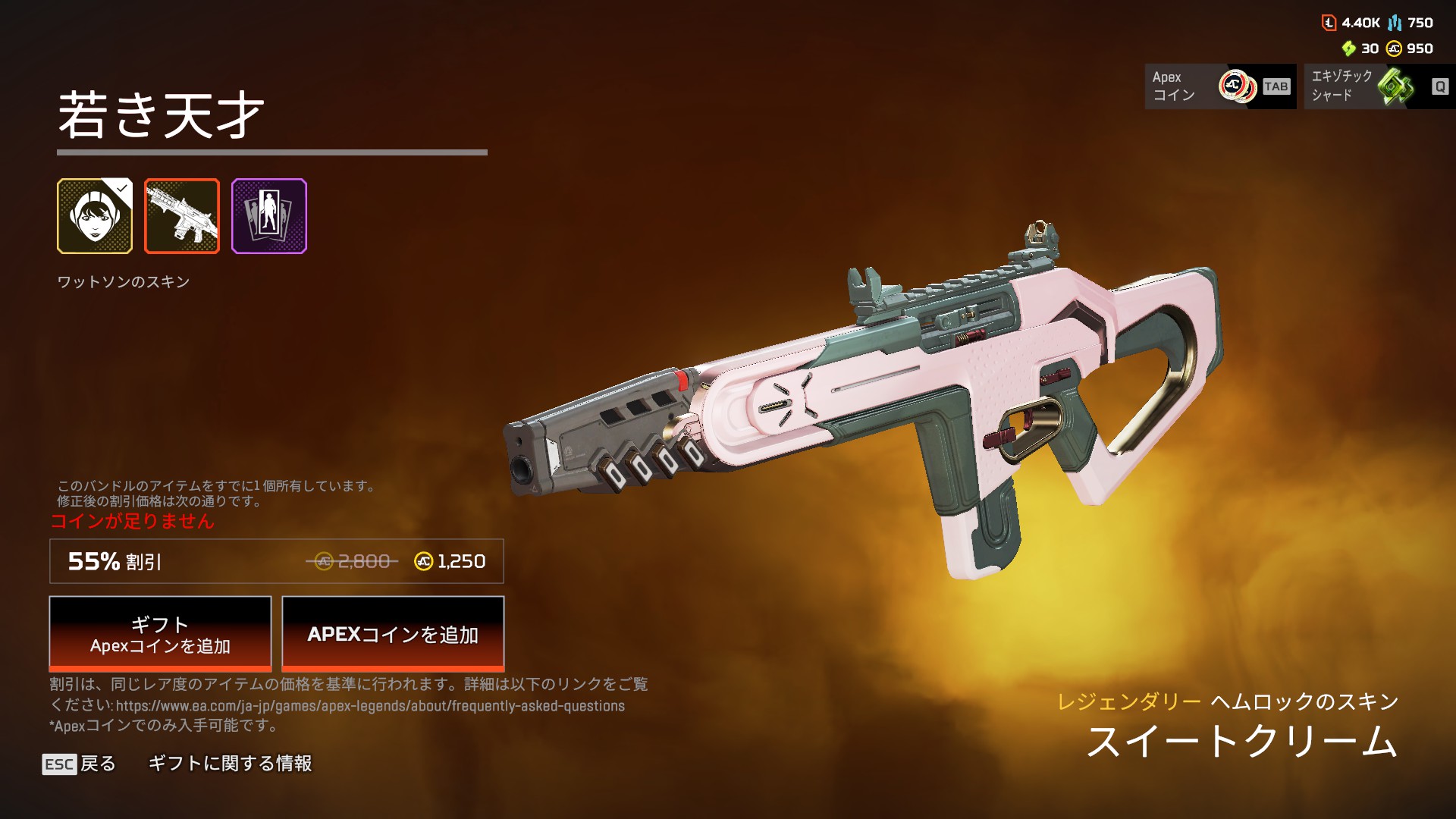The height and width of the screenshot is (819, 1456).
Task: Open the Apex コイン purchase tab
Action: point(1220,86)
